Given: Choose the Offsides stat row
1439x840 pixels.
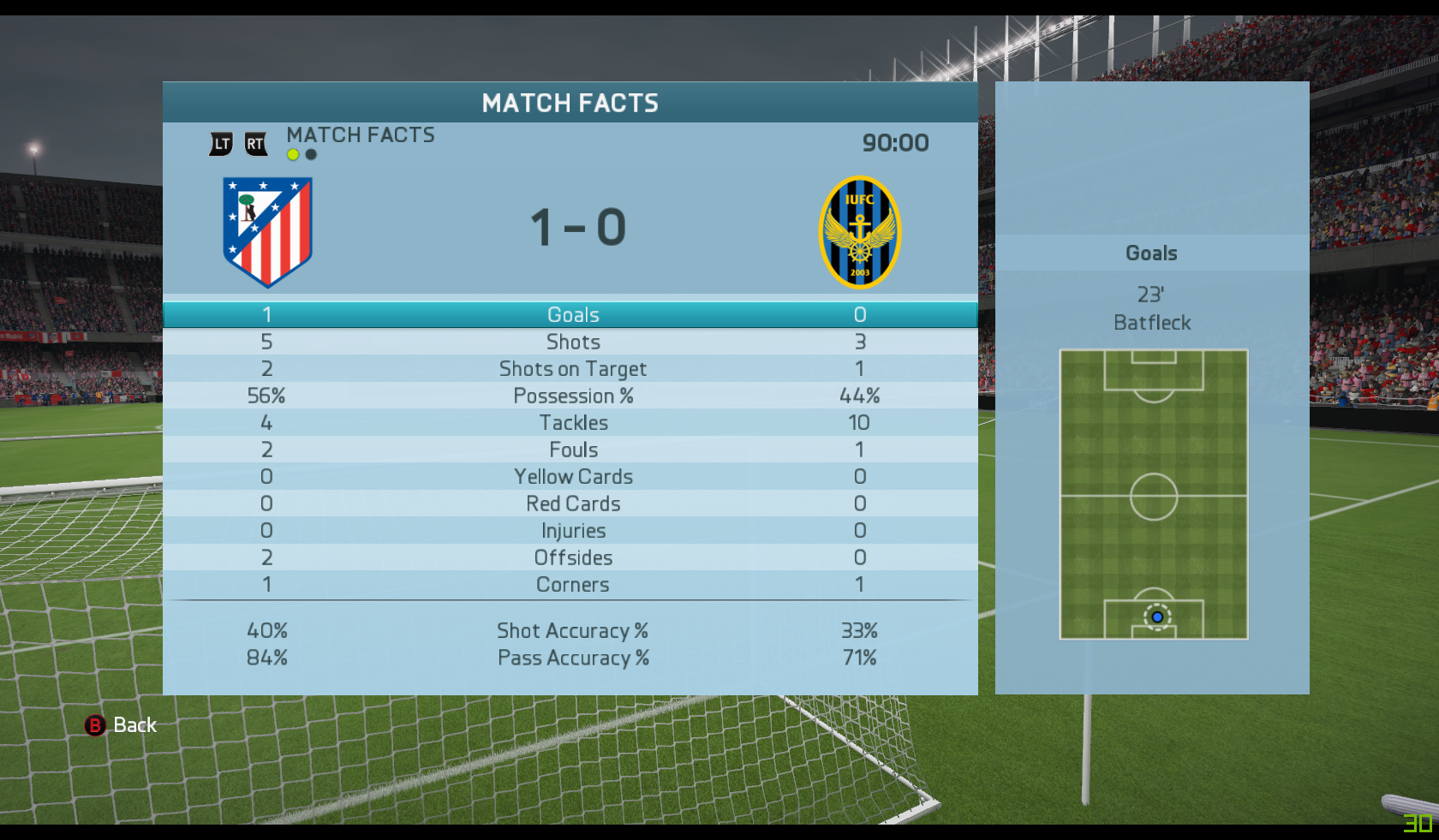Looking at the screenshot, I should [x=572, y=558].
